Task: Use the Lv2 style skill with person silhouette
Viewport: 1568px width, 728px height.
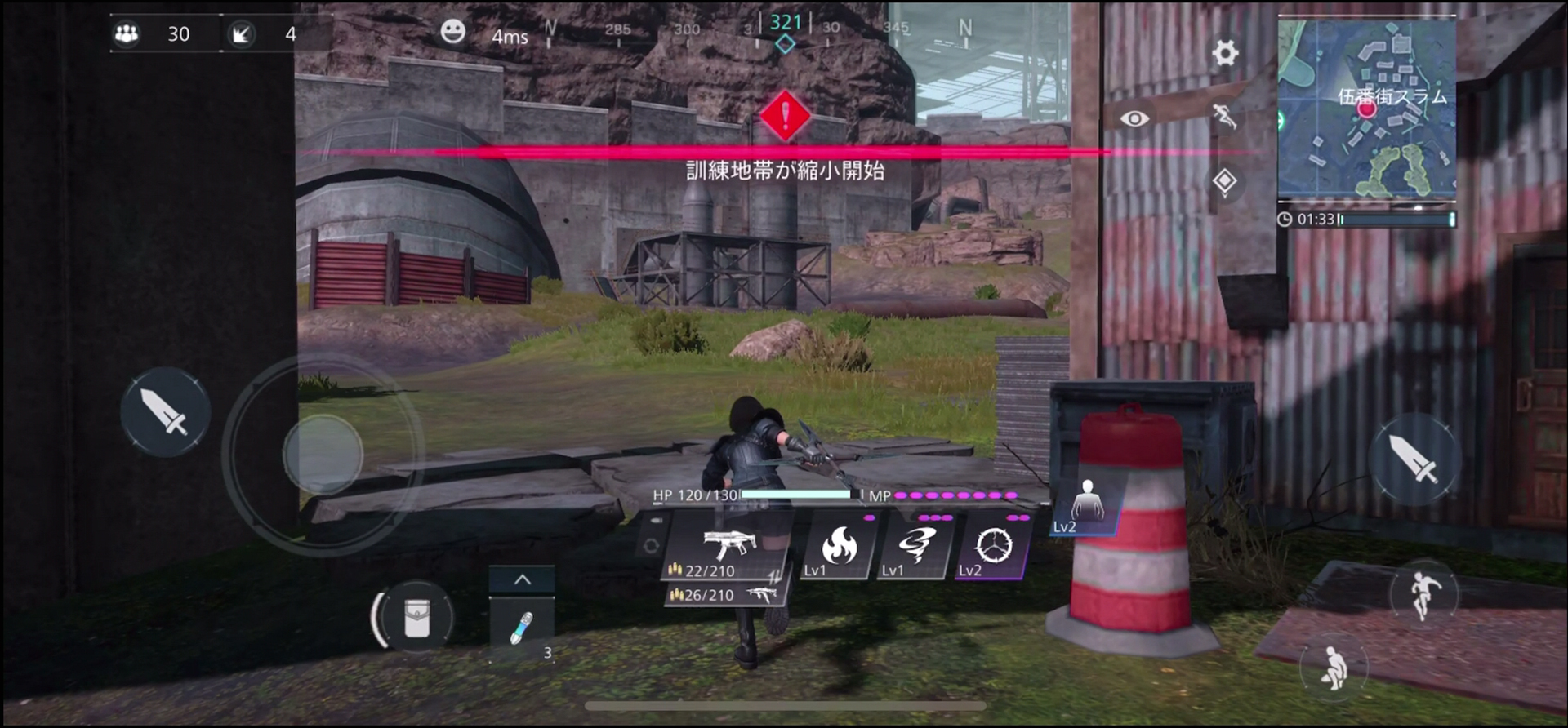Action: click(x=1086, y=506)
